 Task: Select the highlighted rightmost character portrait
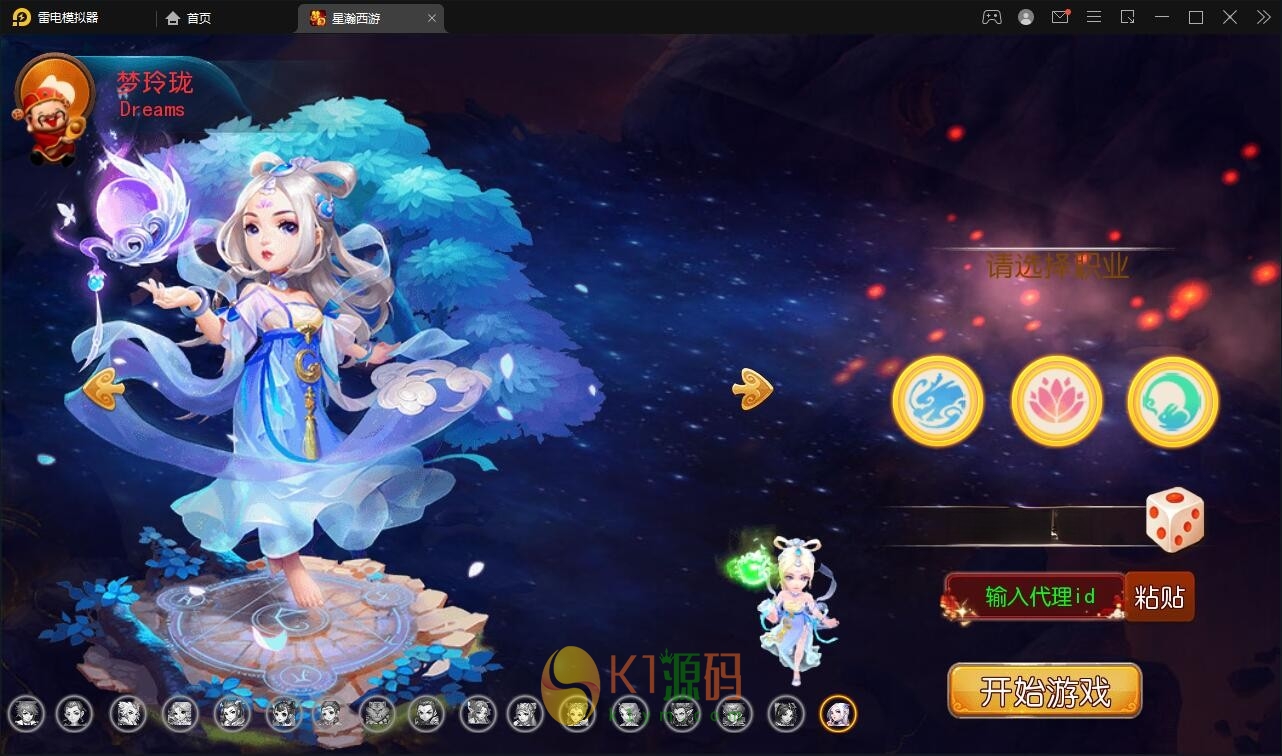[x=838, y=714]
